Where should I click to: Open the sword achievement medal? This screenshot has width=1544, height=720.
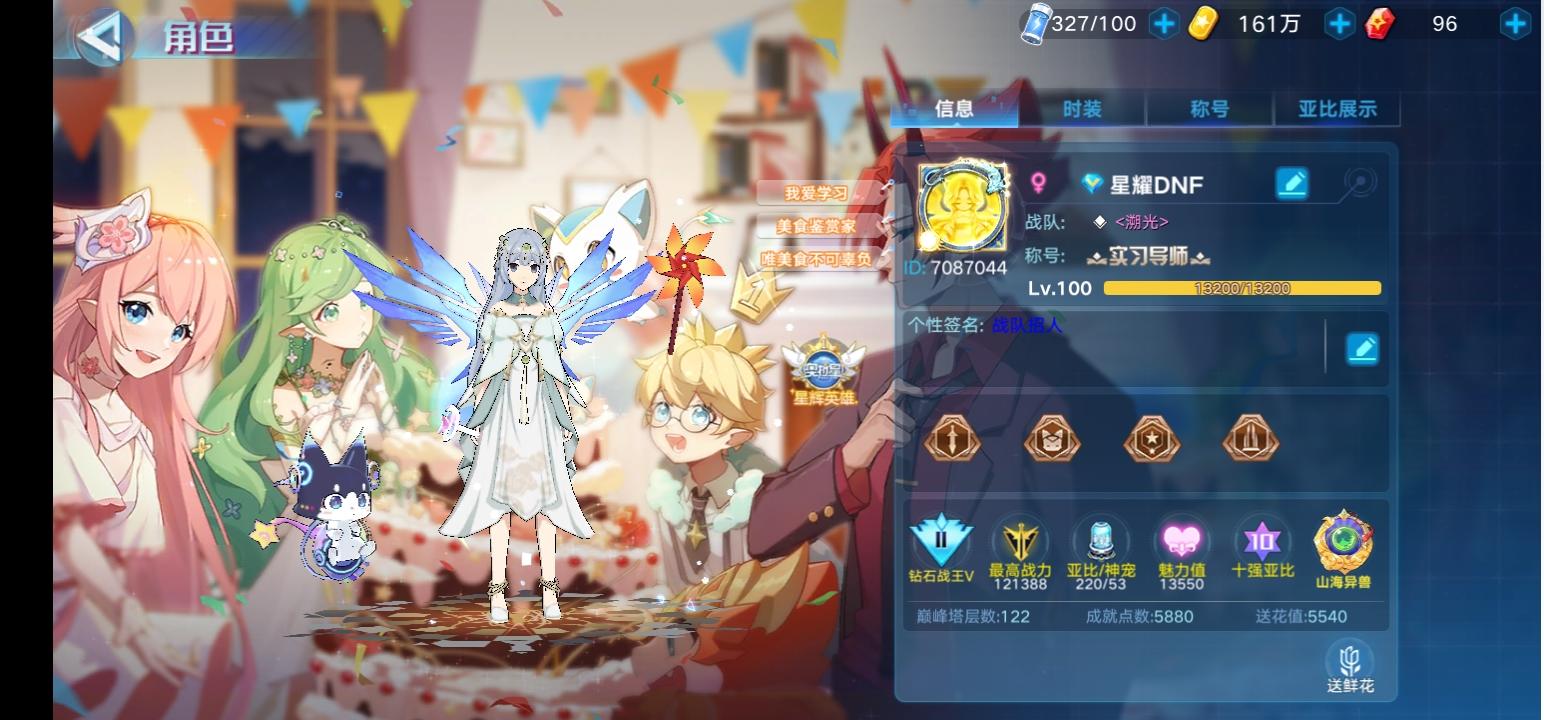[952, 438]
